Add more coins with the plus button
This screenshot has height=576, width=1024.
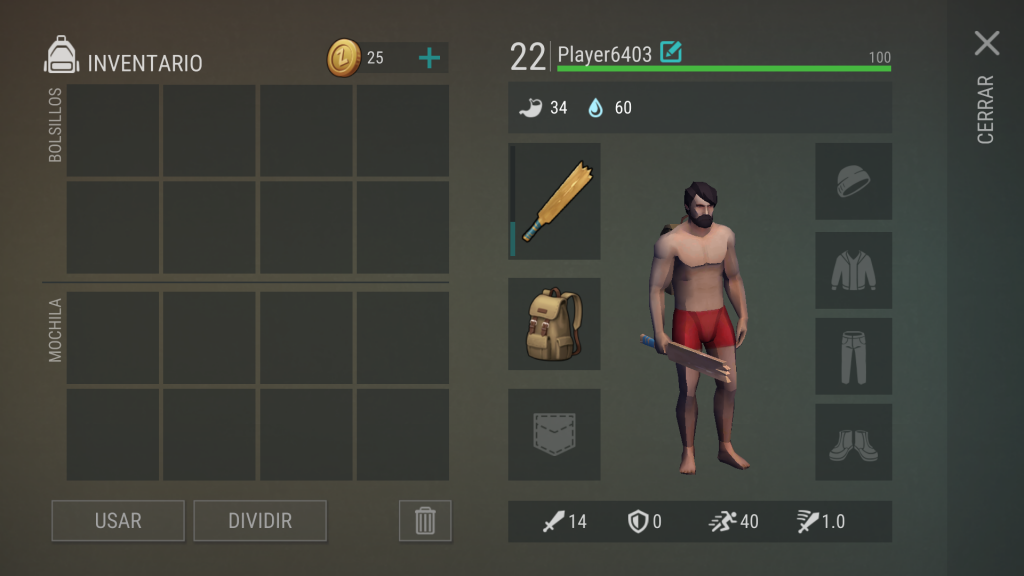(x=429, y=58)
